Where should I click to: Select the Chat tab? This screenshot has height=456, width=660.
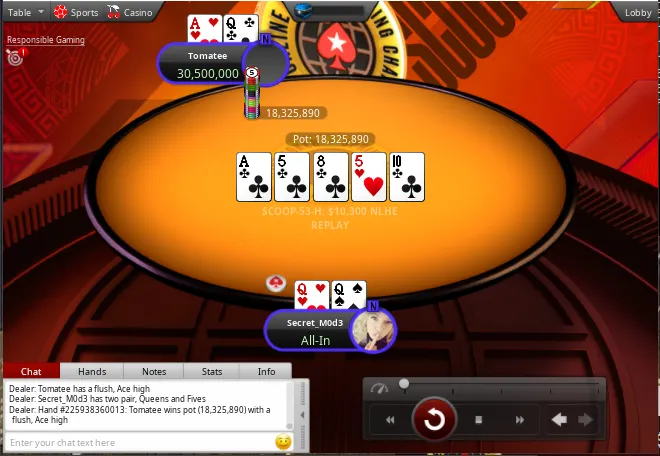click(31, 371)
